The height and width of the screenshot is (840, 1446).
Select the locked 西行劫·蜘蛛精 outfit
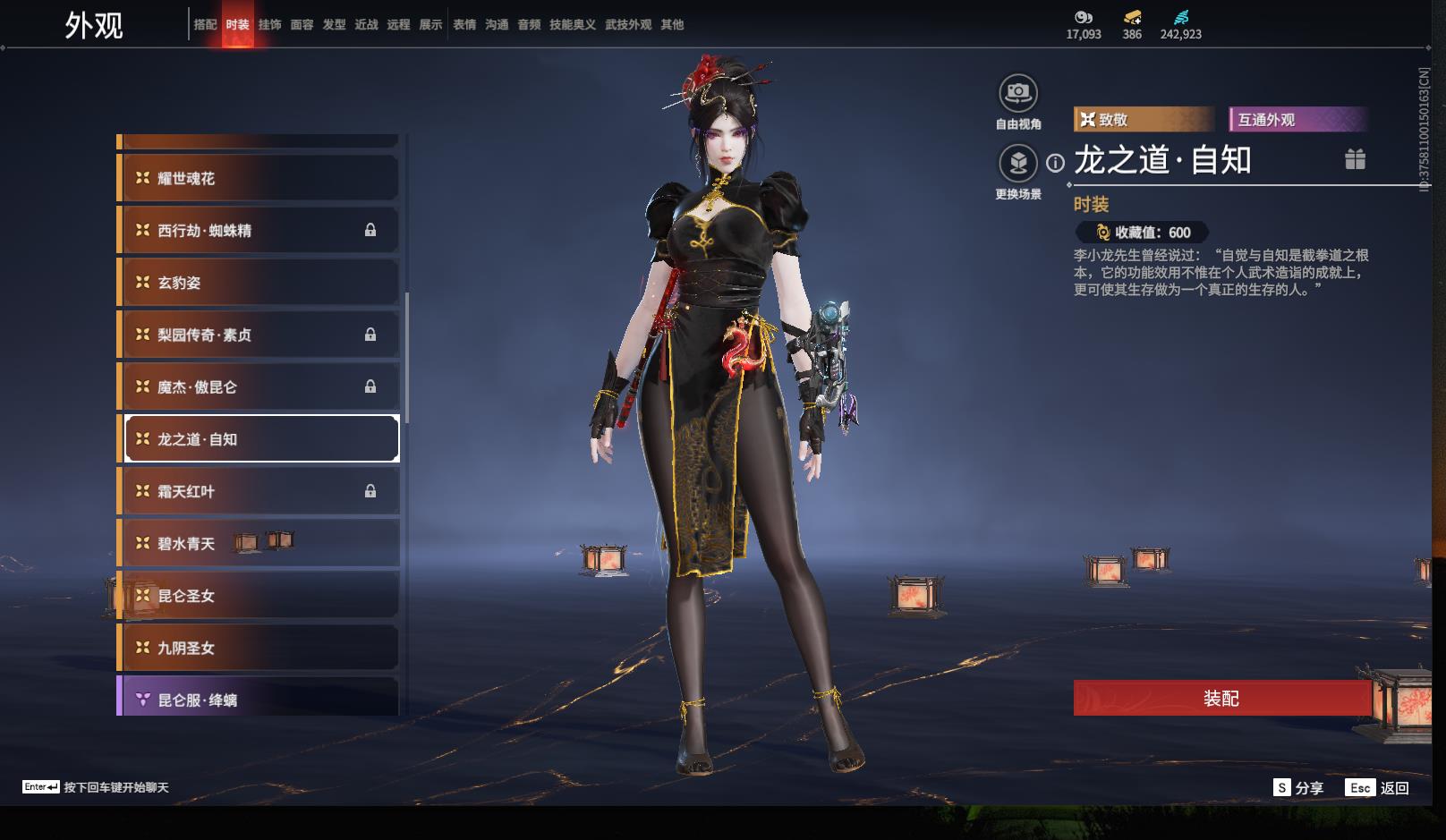259,230
